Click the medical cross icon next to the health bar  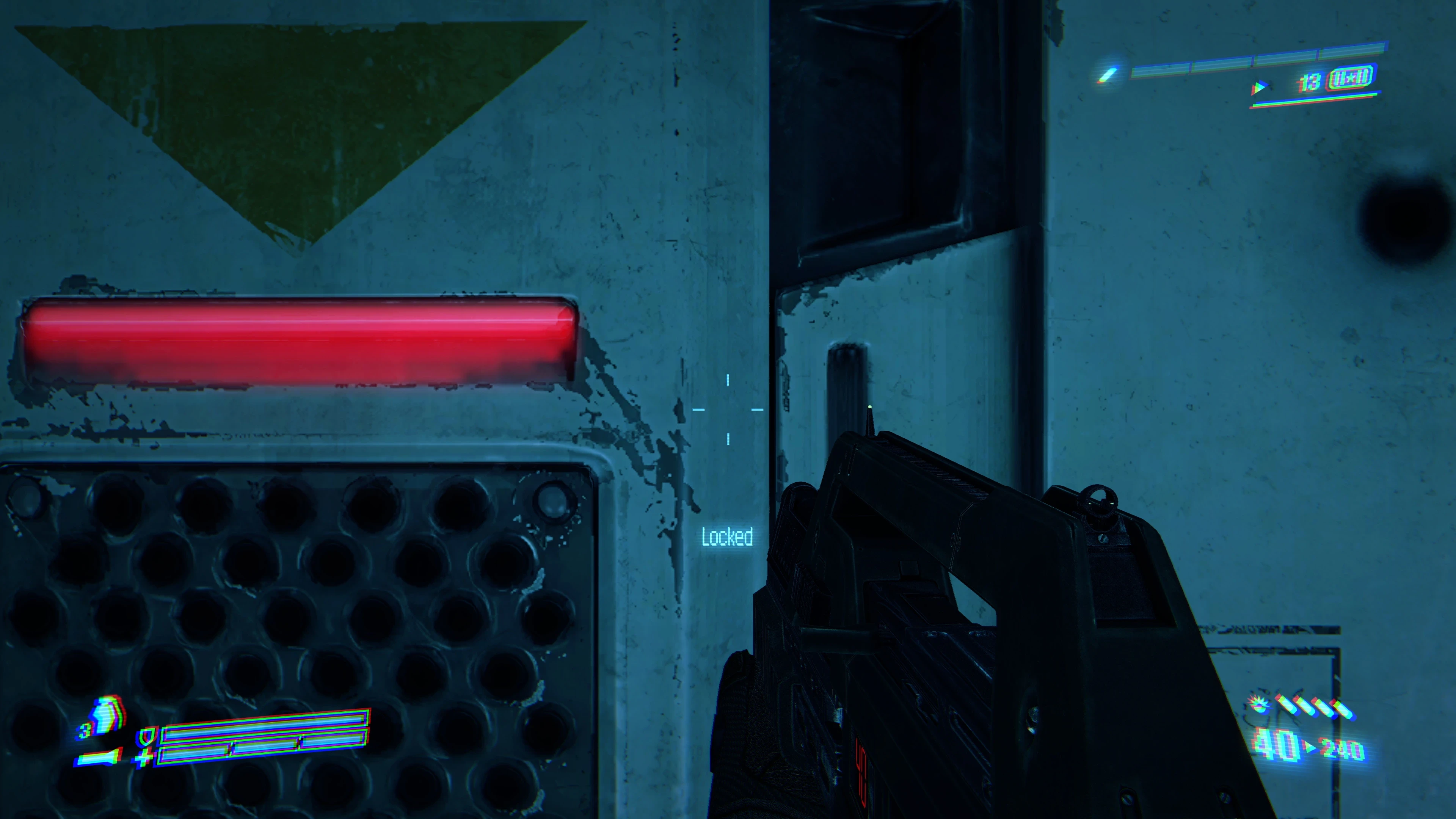pos(144,758)
